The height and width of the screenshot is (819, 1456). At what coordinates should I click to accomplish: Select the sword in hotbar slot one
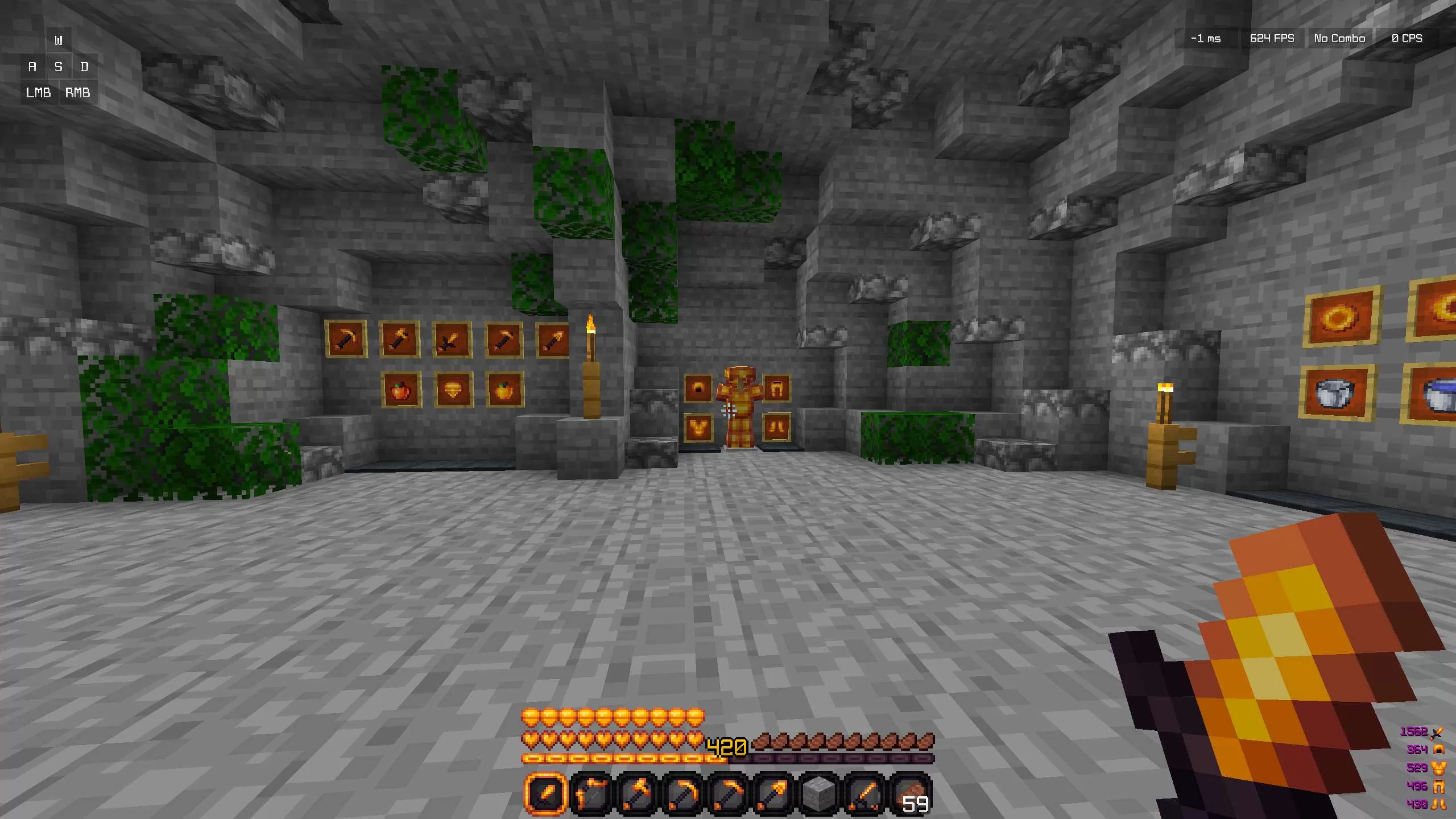pos(546,792)
